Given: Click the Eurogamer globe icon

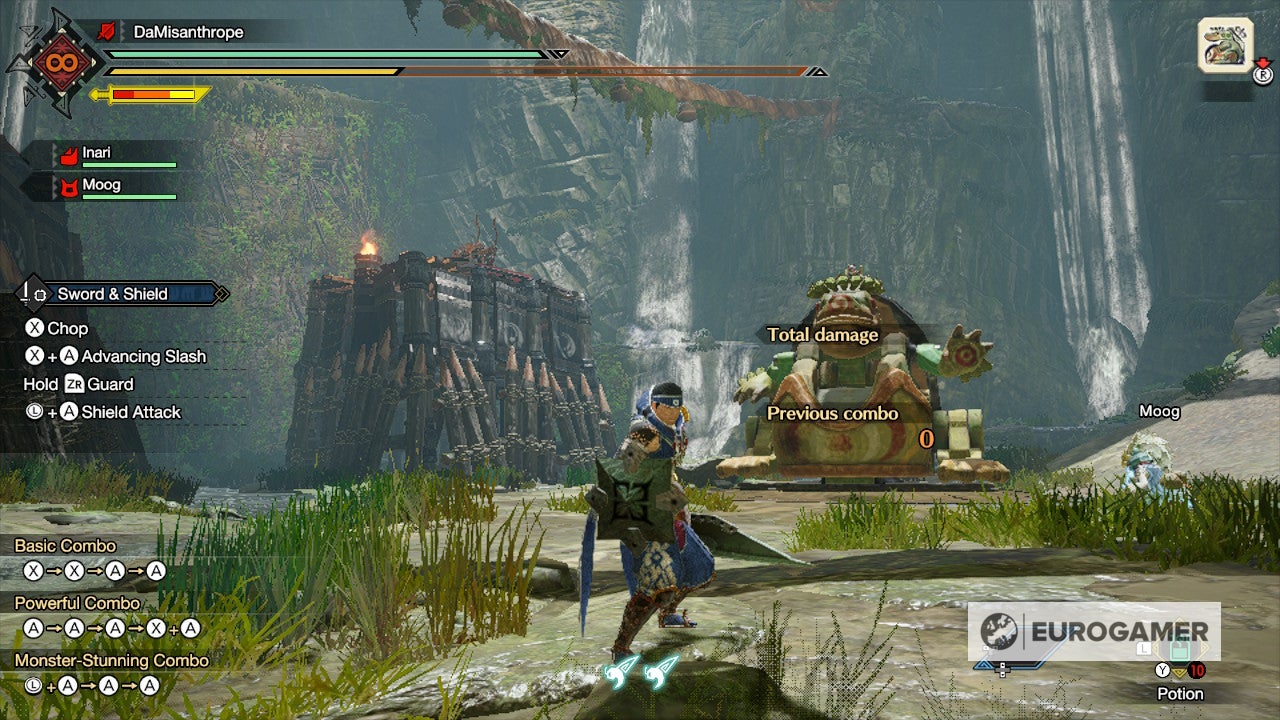Looking at the screenshot, I should point(997,630).
